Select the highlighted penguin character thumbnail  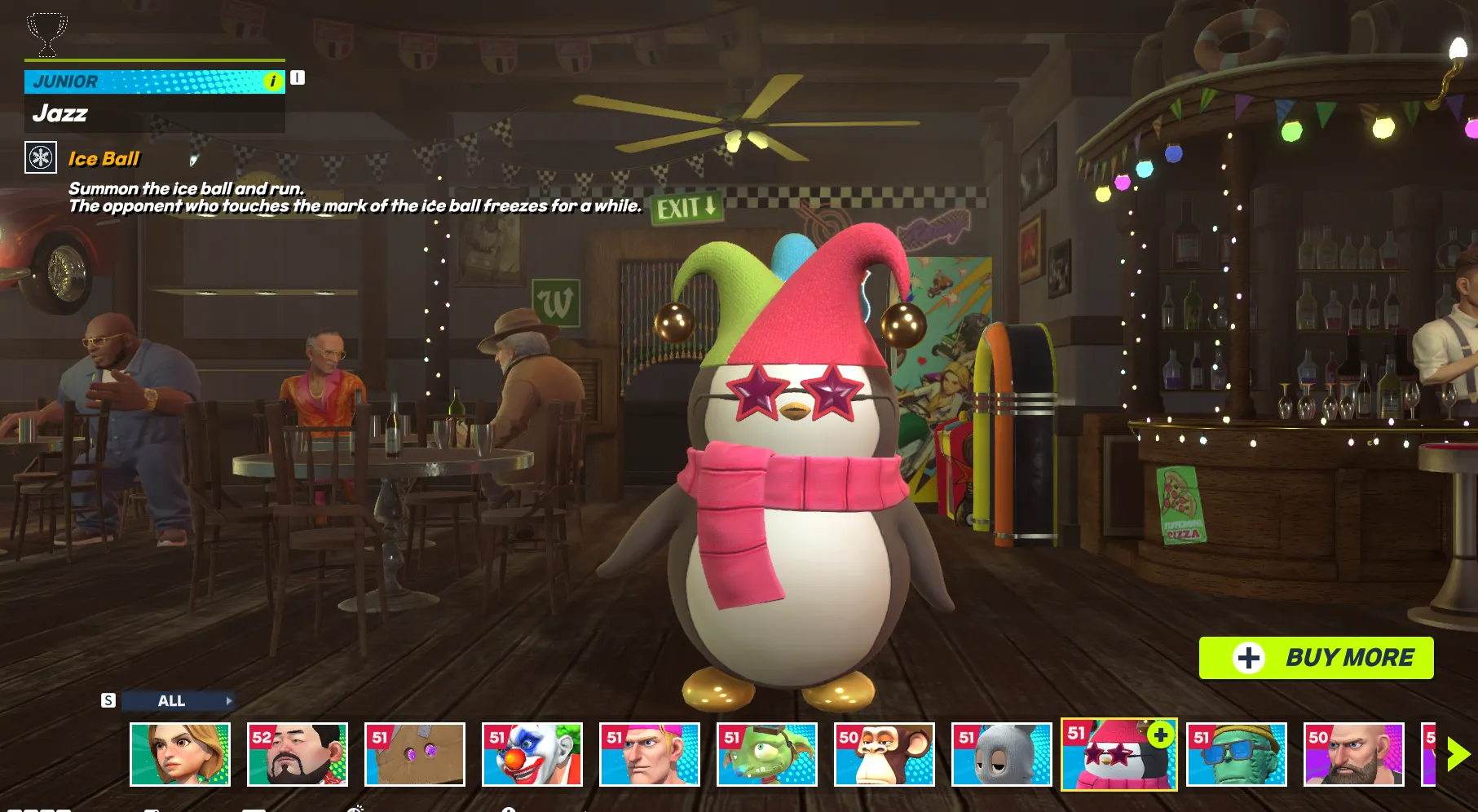pyautogui.click(x=1118, y=754)
